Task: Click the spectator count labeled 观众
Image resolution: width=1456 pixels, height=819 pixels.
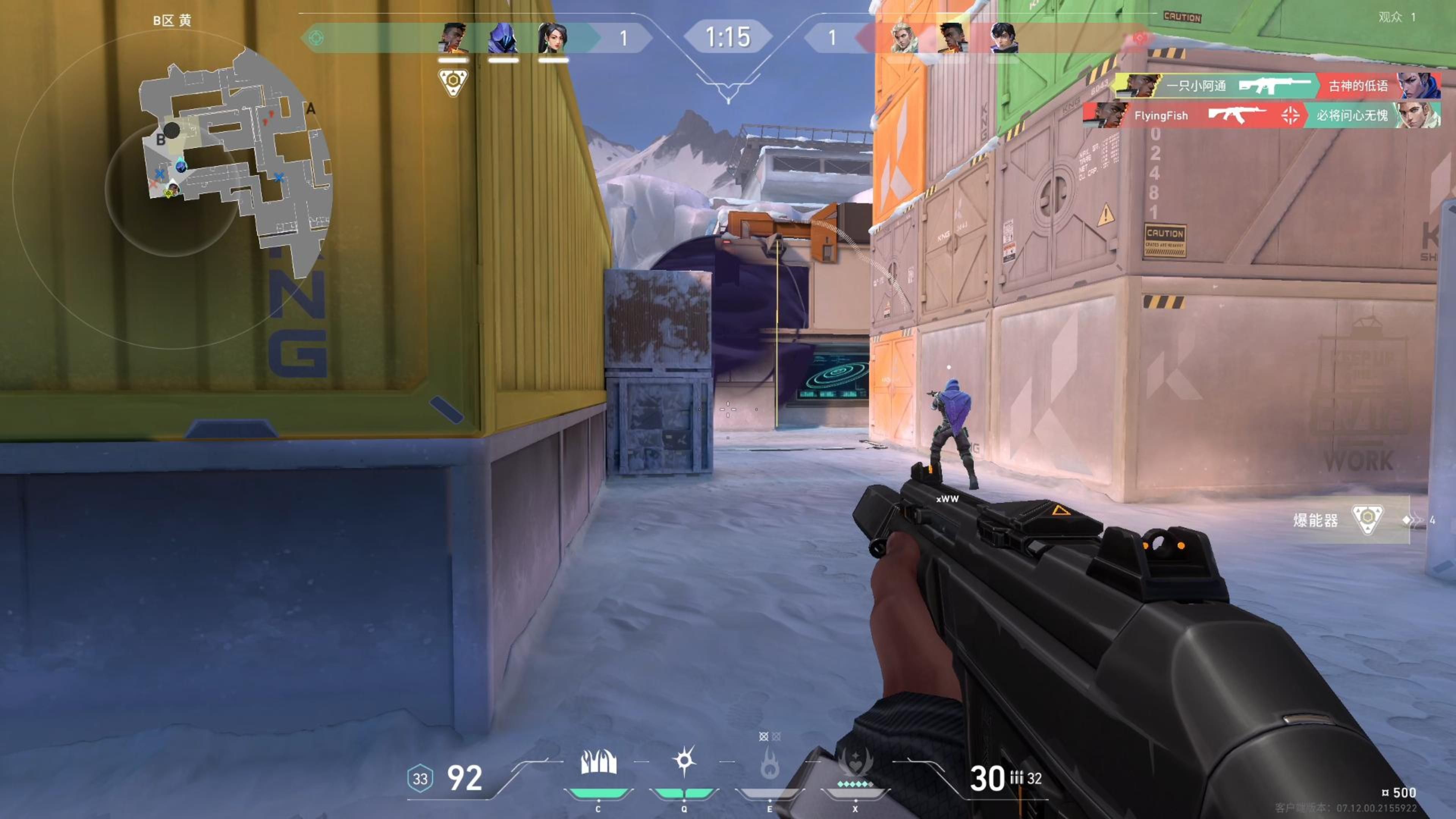Action: (1396, 17)
